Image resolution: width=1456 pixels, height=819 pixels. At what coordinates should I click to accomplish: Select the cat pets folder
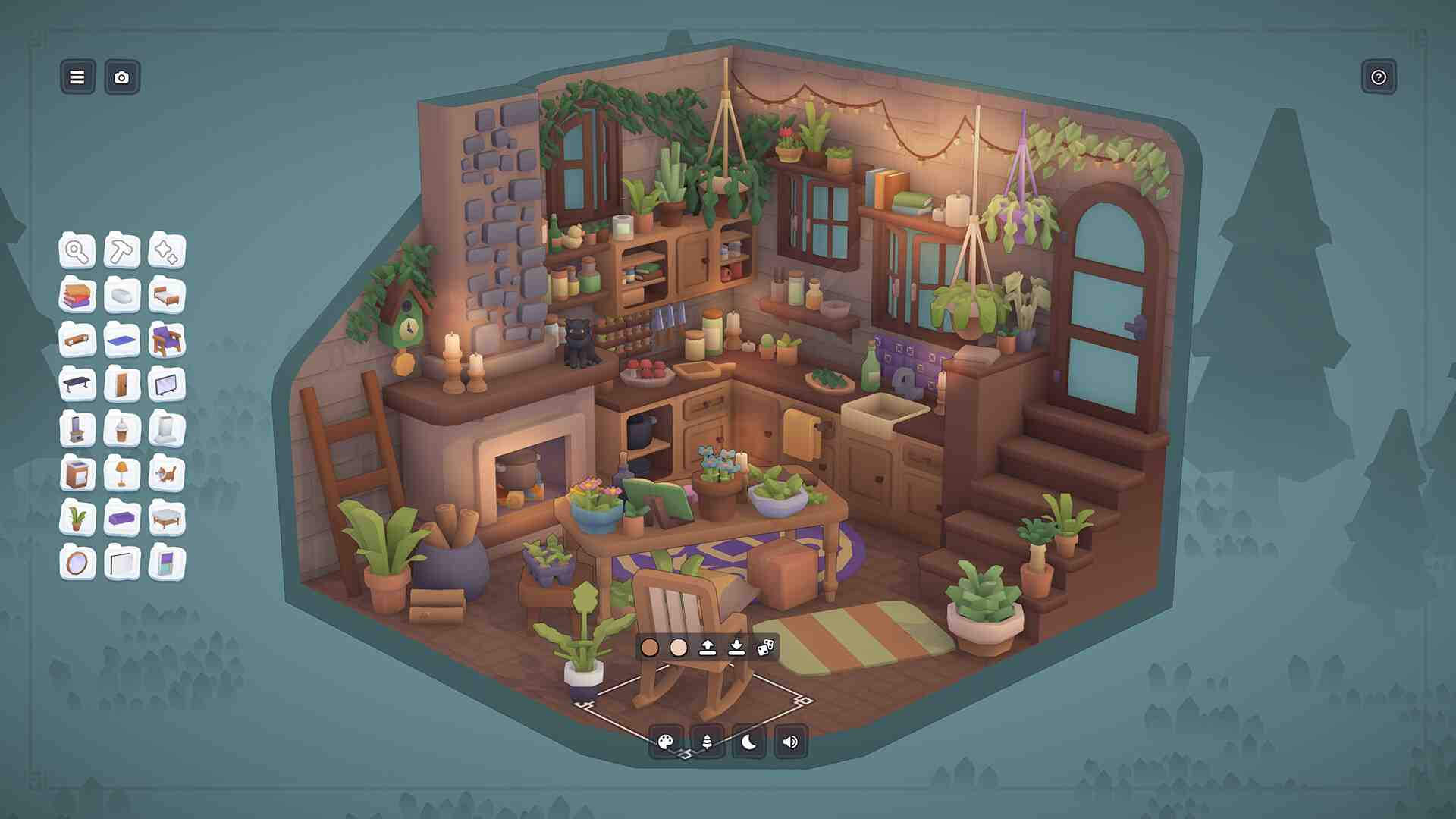(x=166, y=475)
